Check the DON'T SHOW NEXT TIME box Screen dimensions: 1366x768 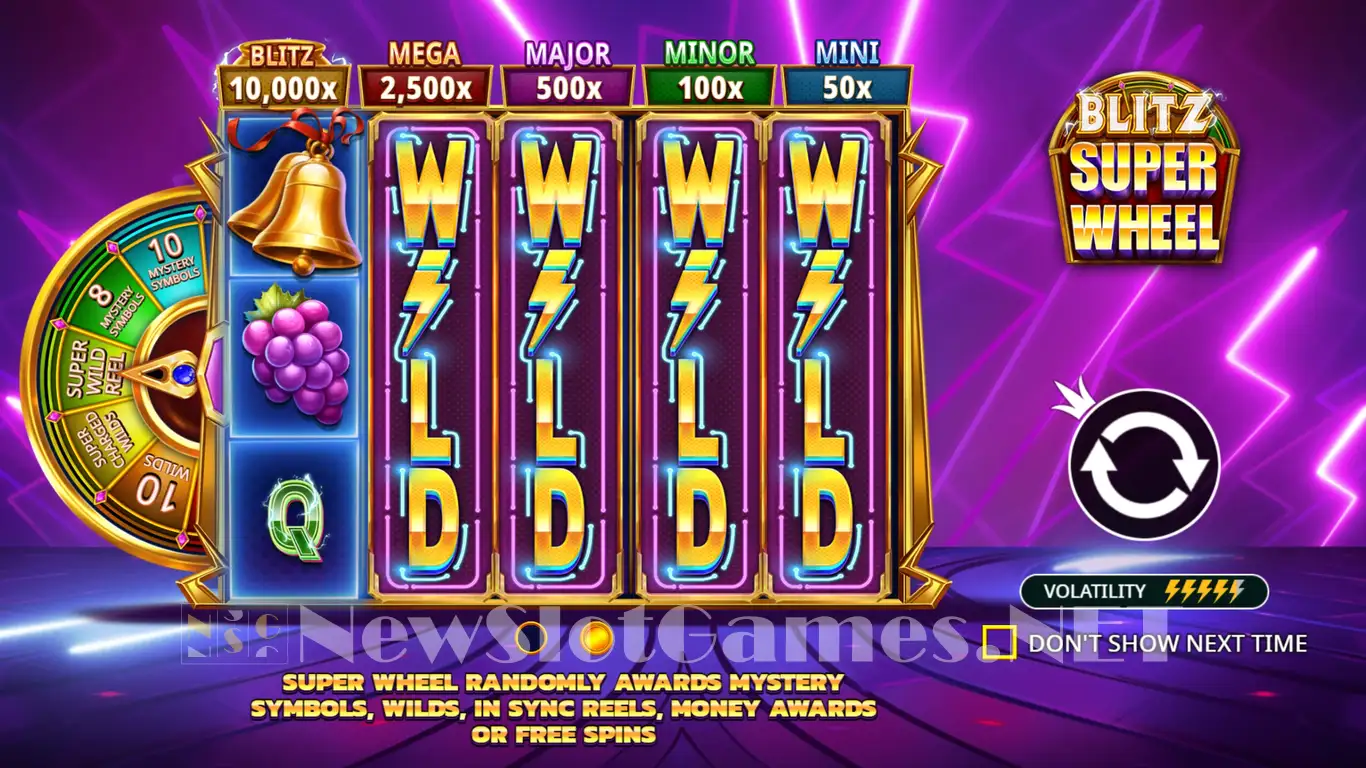(1002, 643)
